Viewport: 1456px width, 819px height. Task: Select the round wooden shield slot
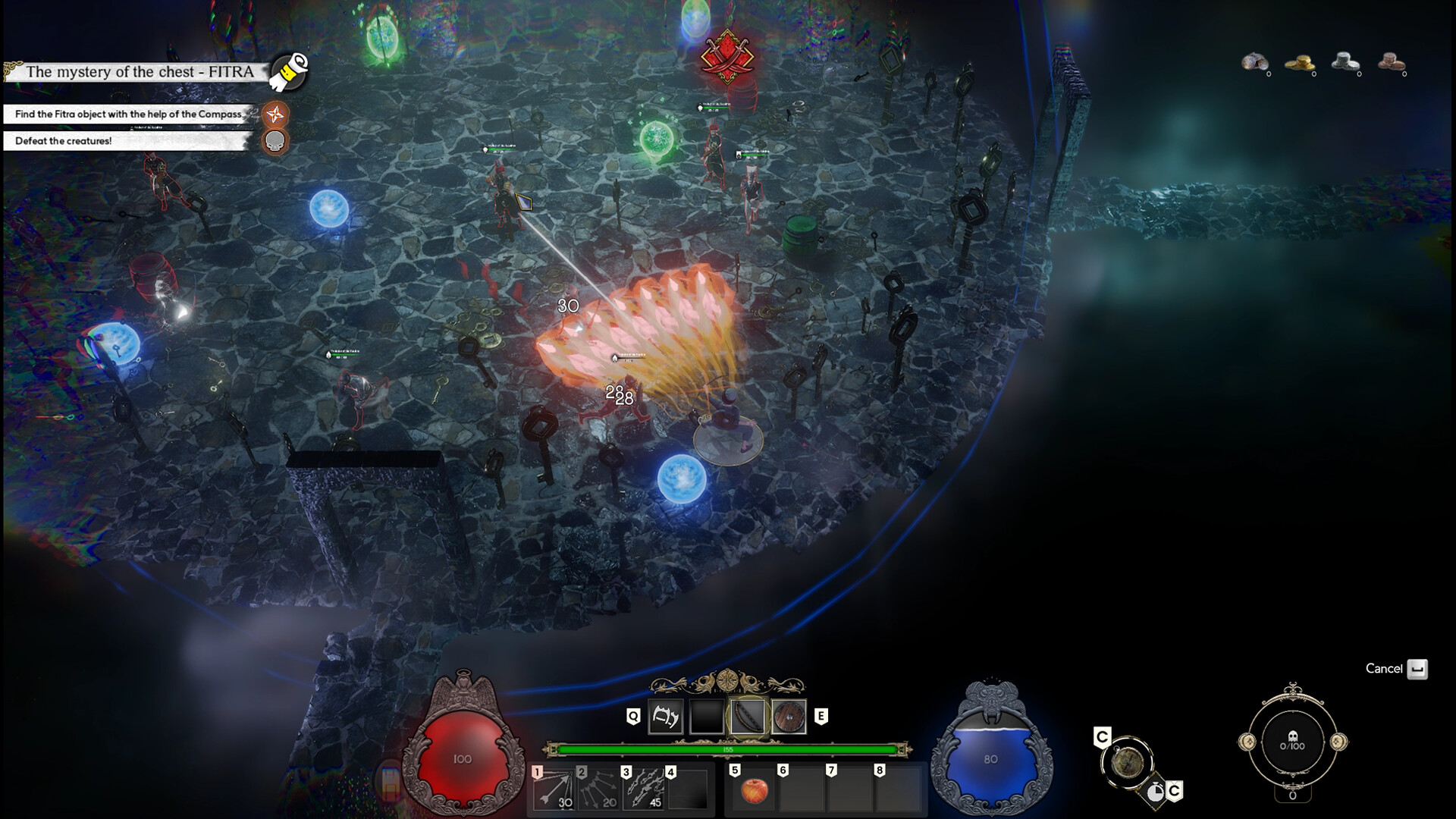point(789,717)
